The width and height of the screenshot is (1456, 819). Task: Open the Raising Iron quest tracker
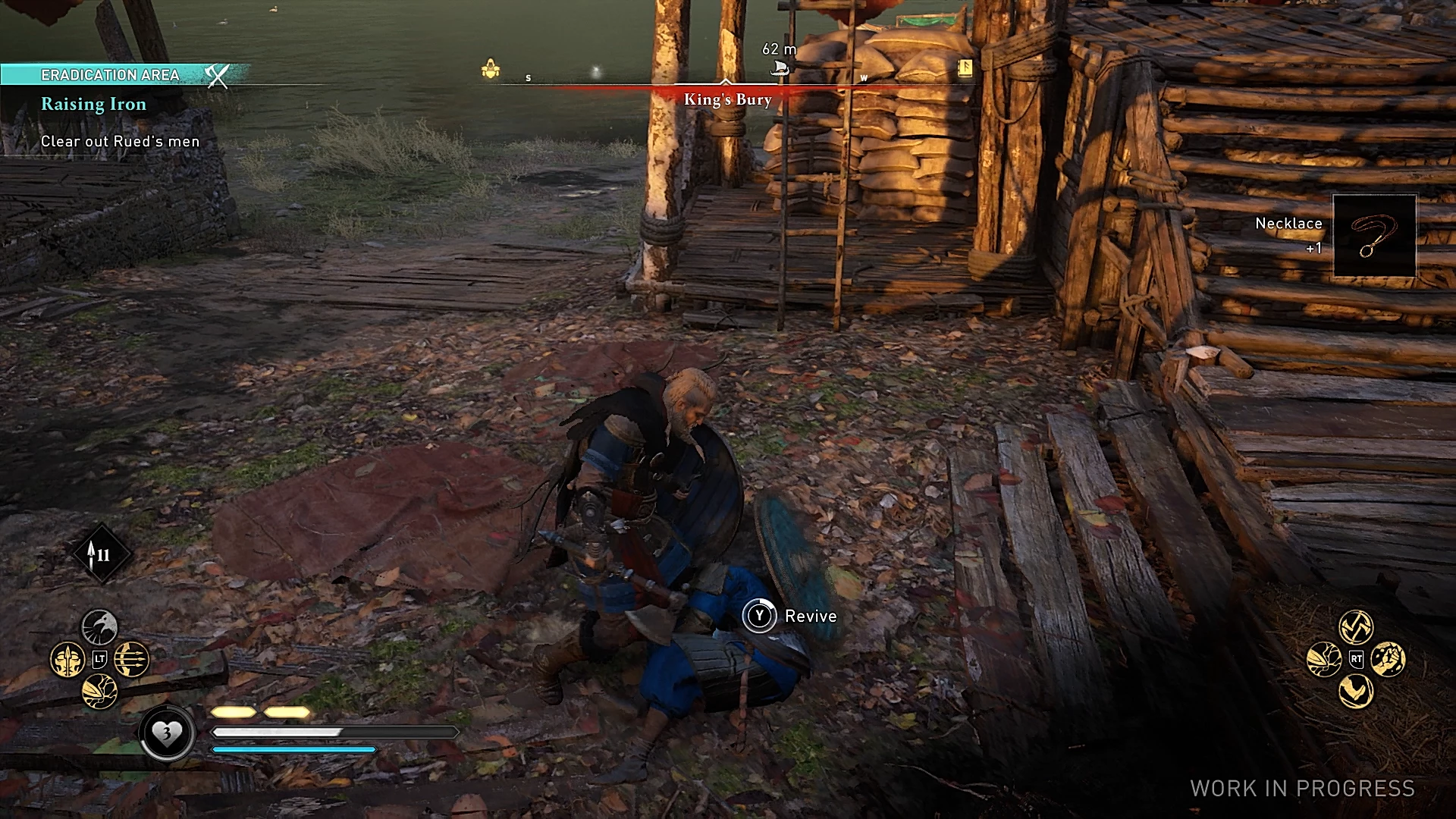(x=93, y=105)
